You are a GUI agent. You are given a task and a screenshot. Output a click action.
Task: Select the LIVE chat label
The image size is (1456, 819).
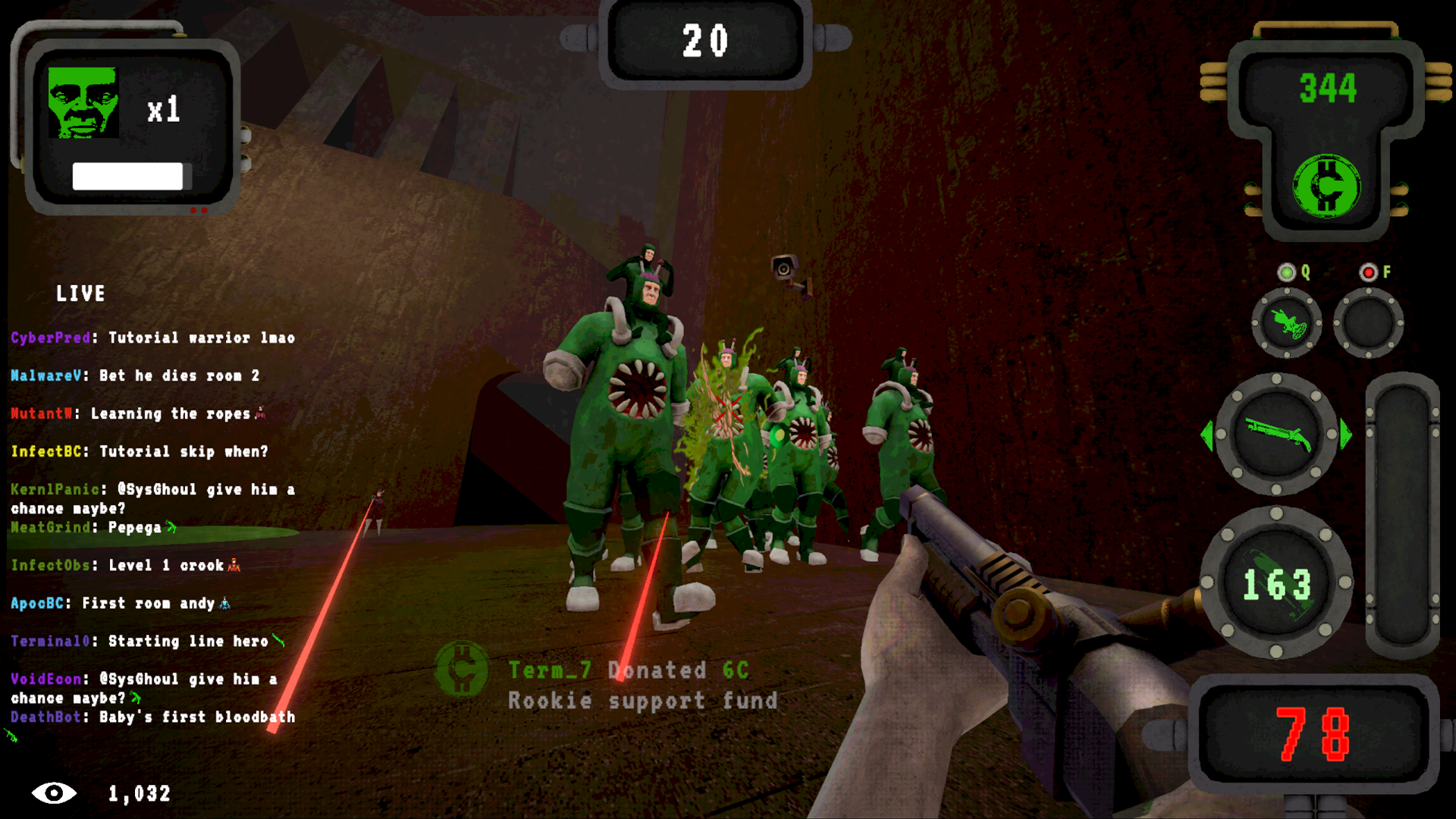click(82, 294)
